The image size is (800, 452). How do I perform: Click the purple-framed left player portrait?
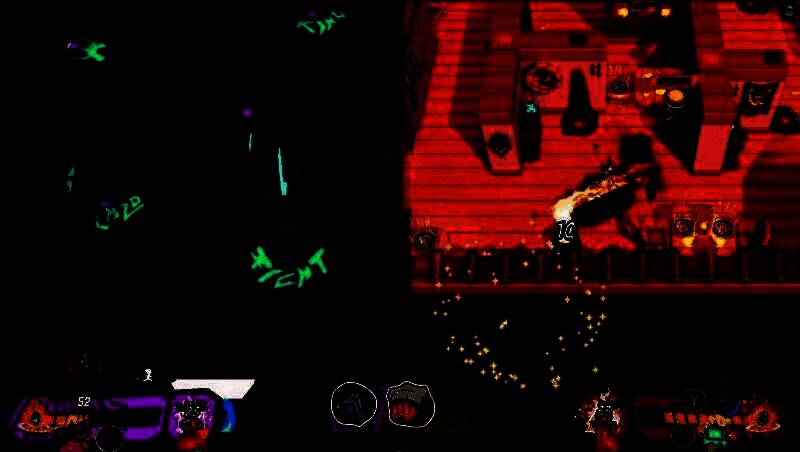click(x=191, y=413)
